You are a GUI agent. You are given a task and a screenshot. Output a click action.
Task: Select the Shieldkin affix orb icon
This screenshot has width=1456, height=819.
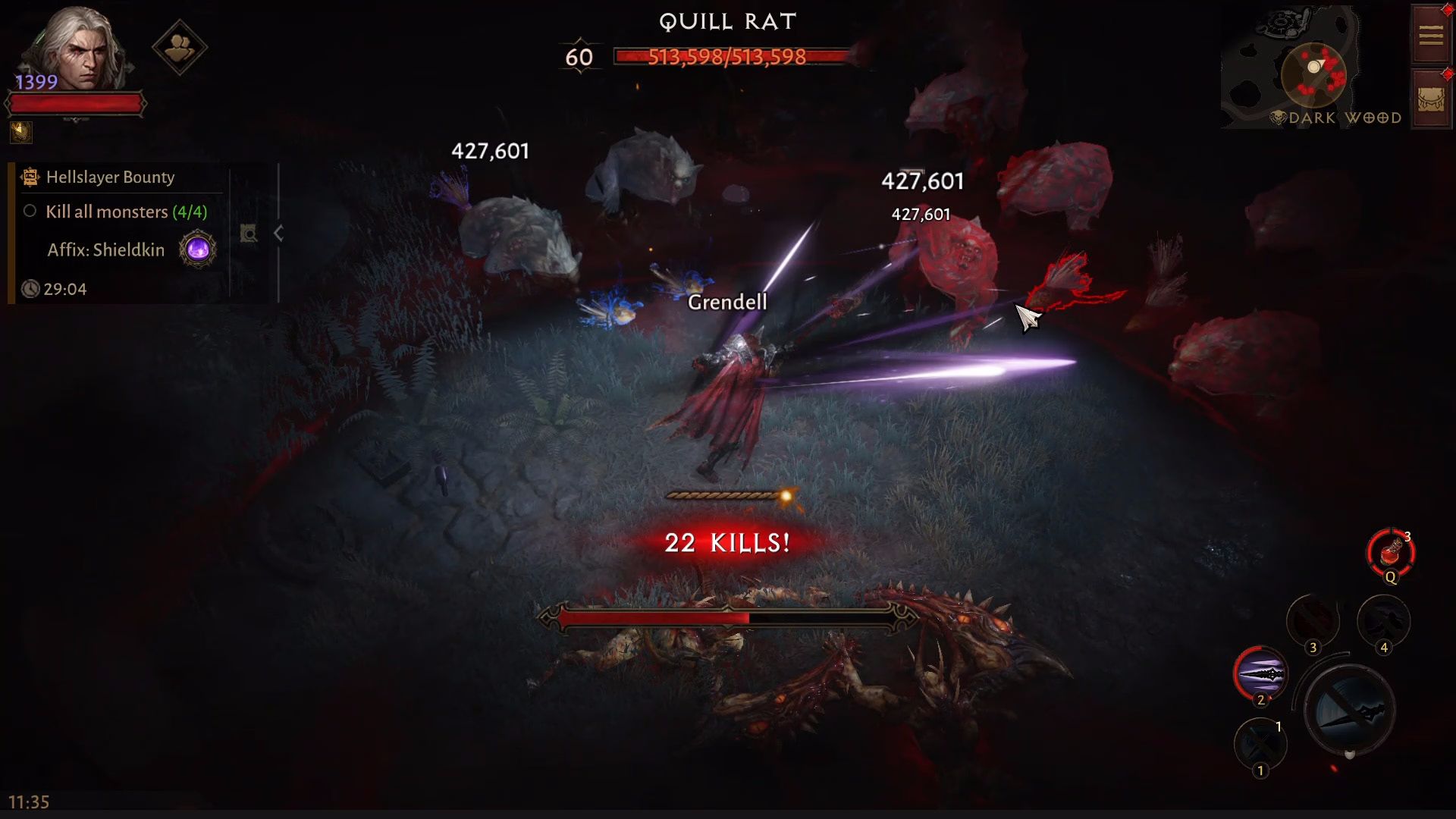pos(197,249)
